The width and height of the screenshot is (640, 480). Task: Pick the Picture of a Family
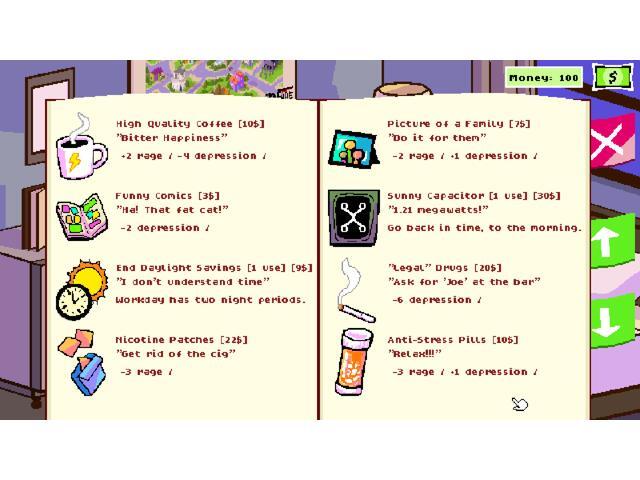(x=352, y=148)
